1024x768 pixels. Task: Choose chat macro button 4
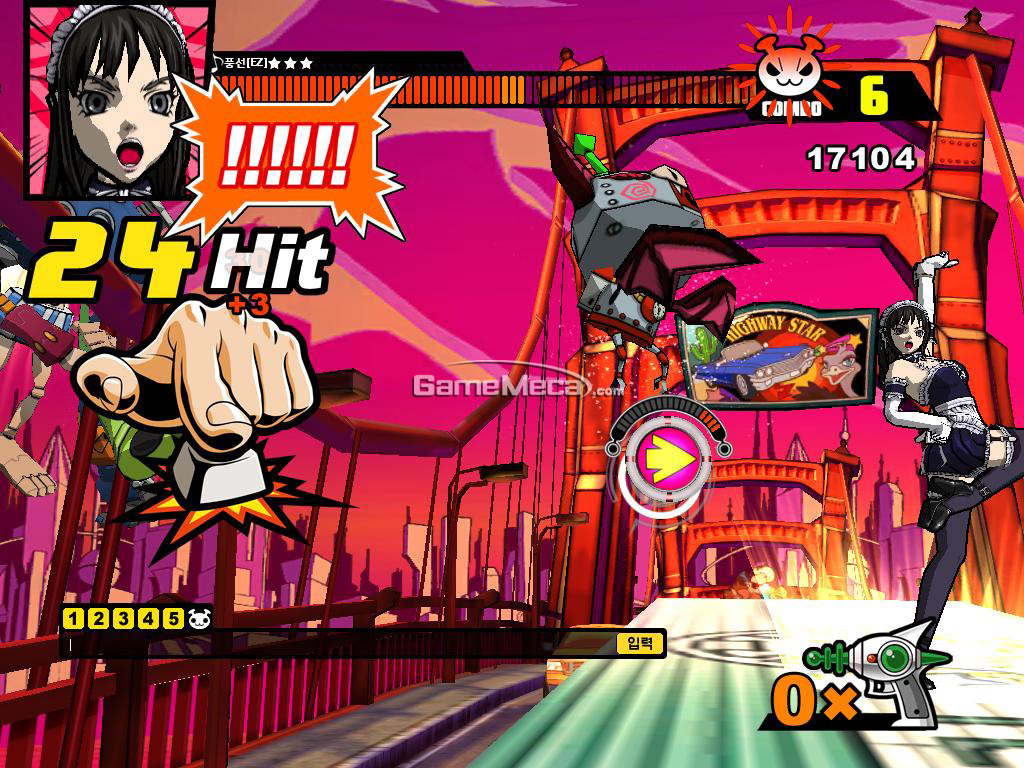[x=148, y=618]
